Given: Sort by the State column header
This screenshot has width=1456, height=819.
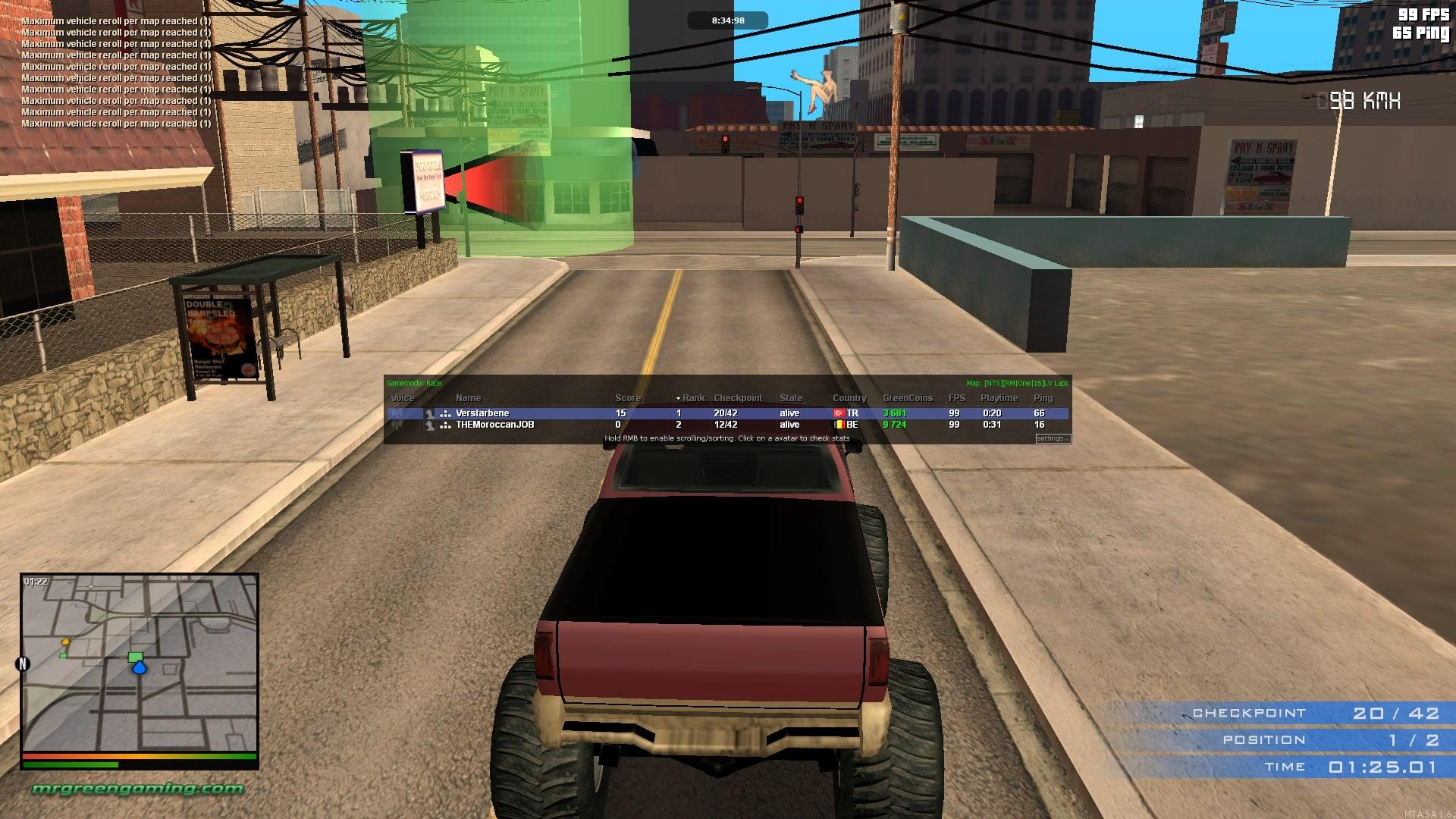Looking at the screenshot, I should click(x=790, y=398).
